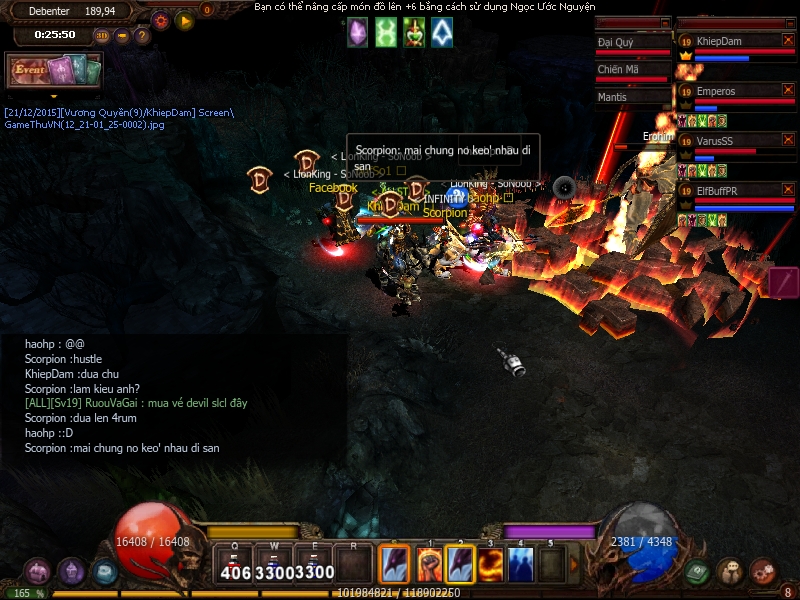Kick ElfBuffPR using the X button
Image resolution: width=800 pixels, height=600 pixels.
tap(787, 190)
